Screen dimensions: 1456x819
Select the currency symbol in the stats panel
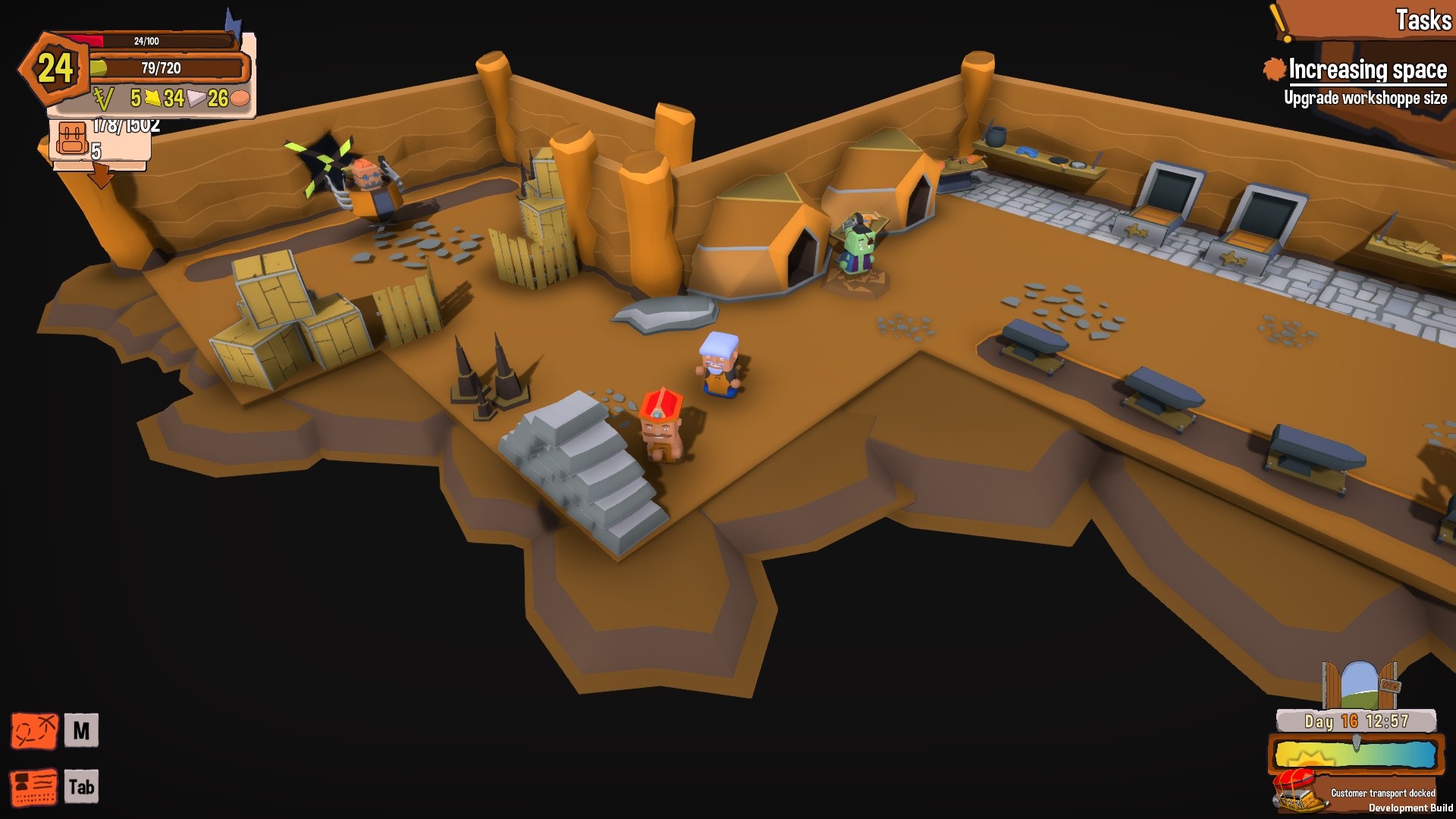(104, 98)
